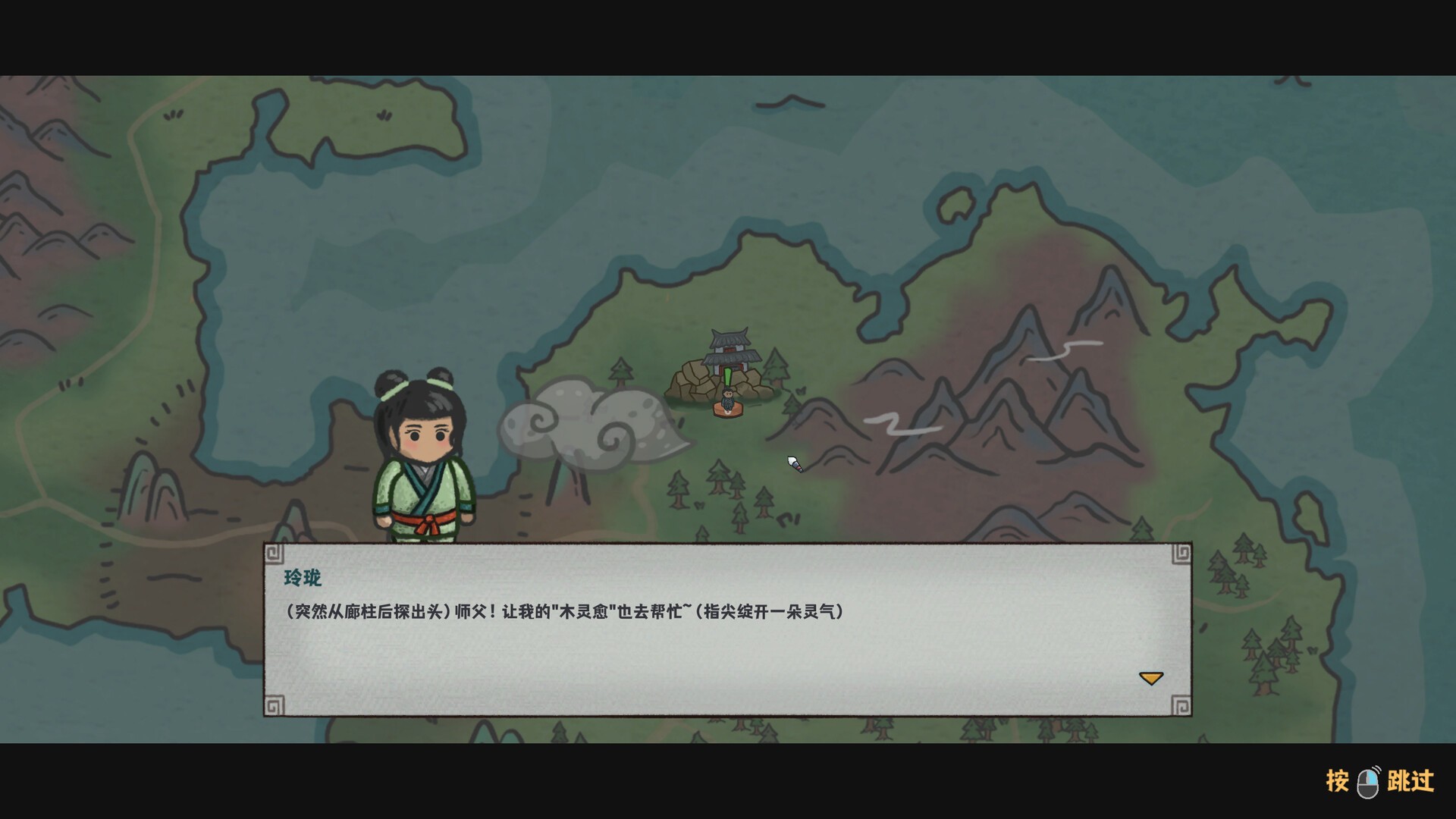Click the quill cursor icon on the map

click(795, 466)
